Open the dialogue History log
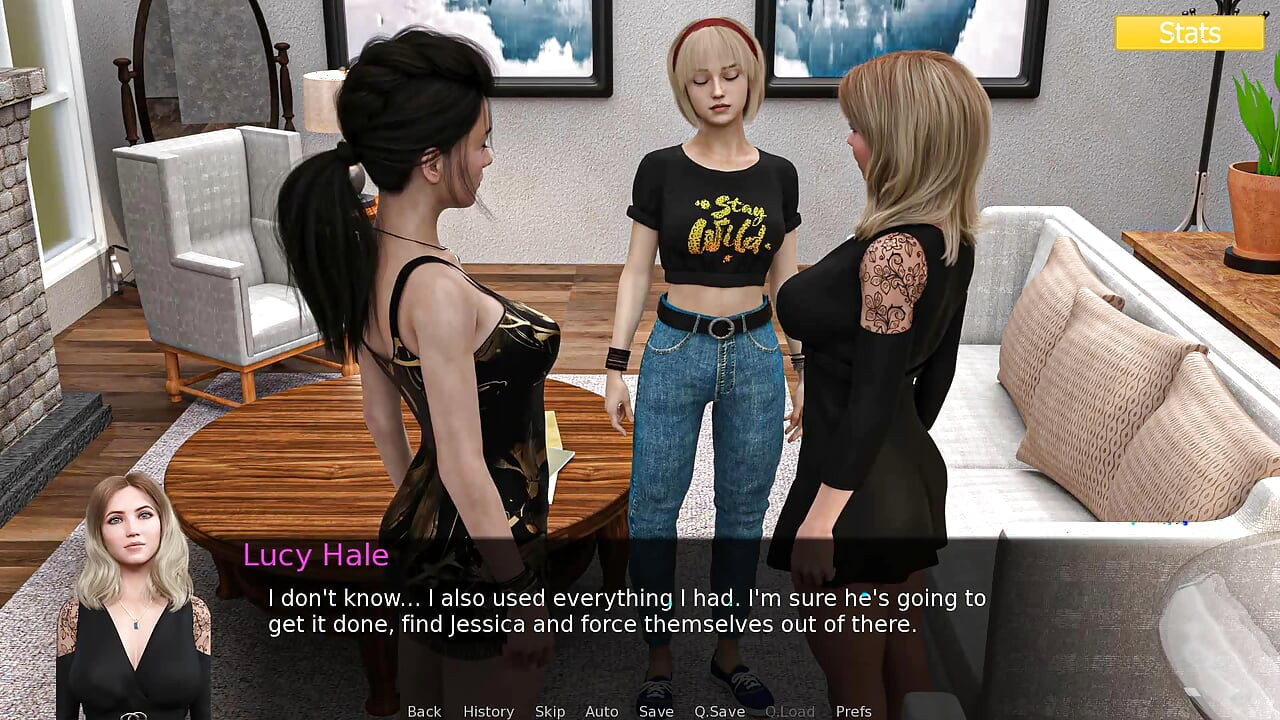The height and width of the screenshot is (720, 1280). point(488,711)
